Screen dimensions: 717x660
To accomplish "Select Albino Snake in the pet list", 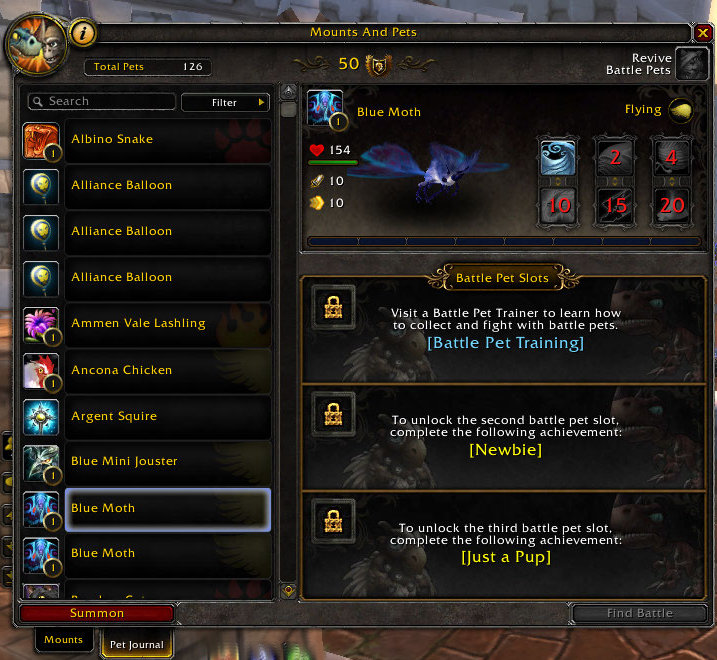I will coord(146,140).
